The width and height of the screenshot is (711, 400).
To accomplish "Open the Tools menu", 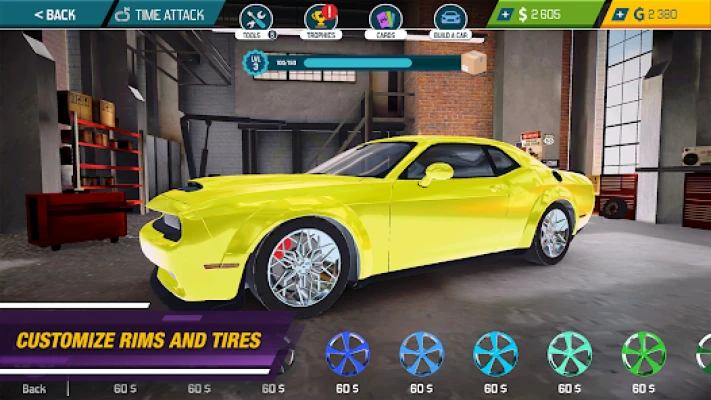I will (256, 20).
